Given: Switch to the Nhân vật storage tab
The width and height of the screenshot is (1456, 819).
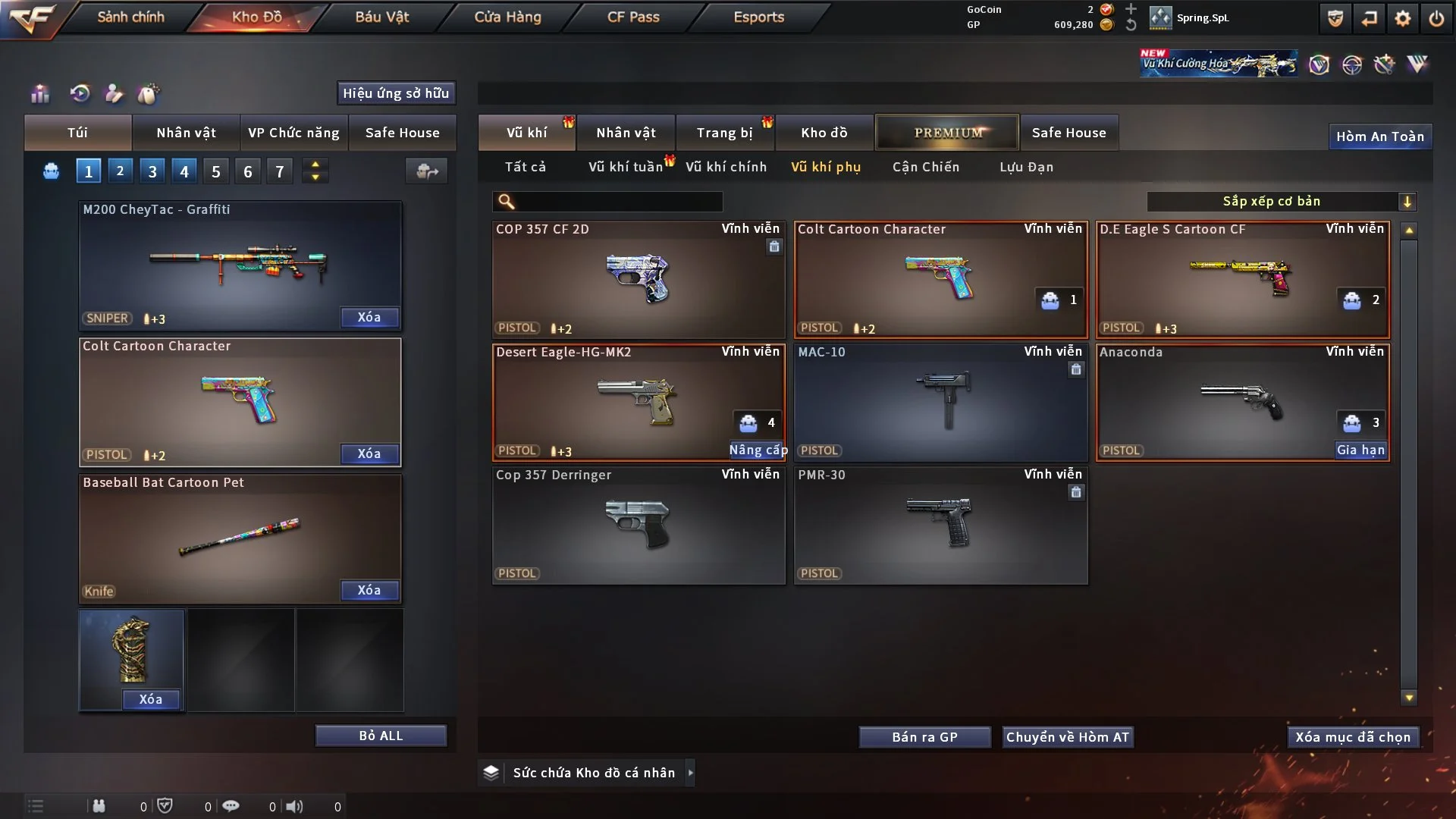Looking at the screenshot, I should click(x=626, y=133).
